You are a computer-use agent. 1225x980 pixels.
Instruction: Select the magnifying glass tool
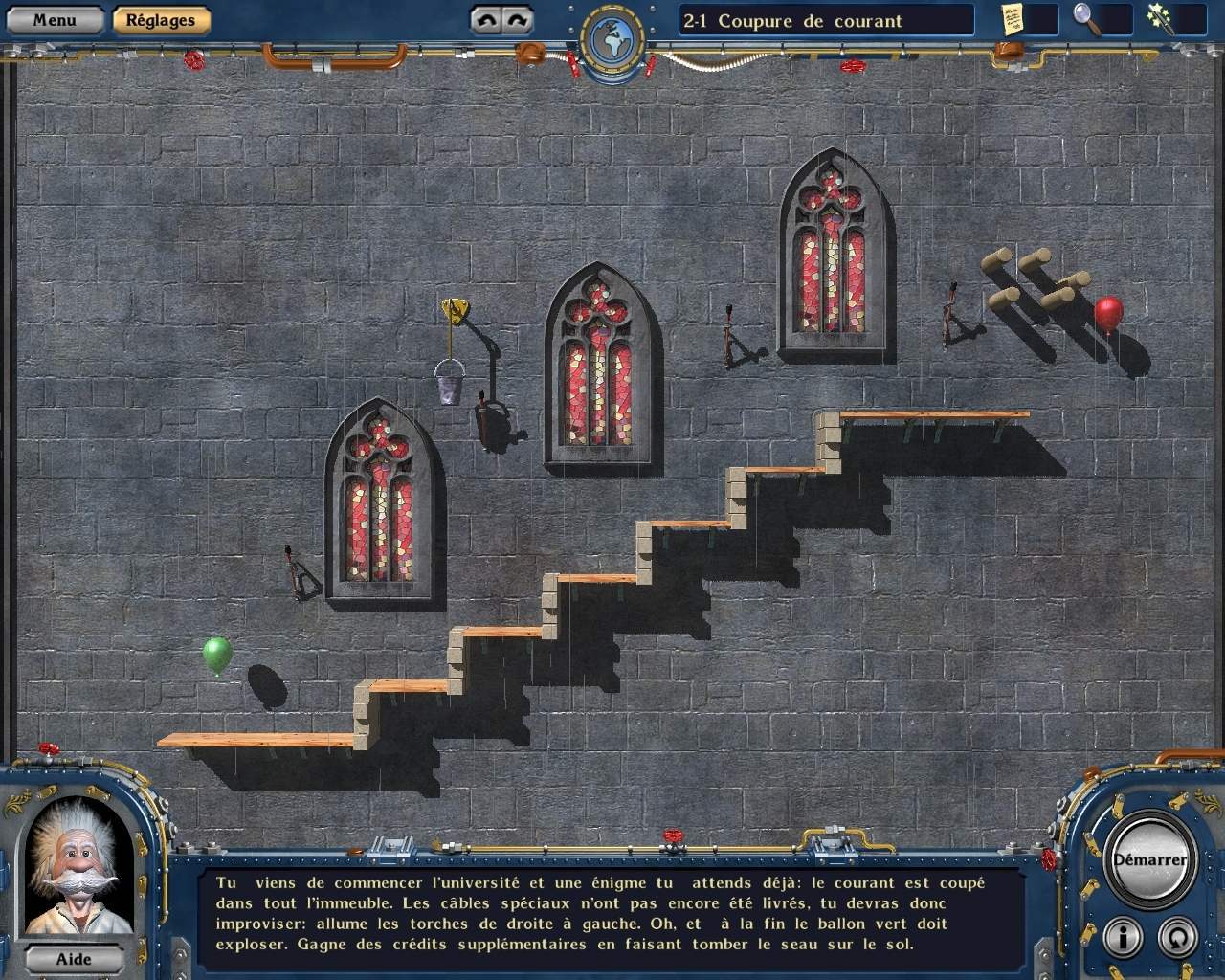[x=1086, y=18]
